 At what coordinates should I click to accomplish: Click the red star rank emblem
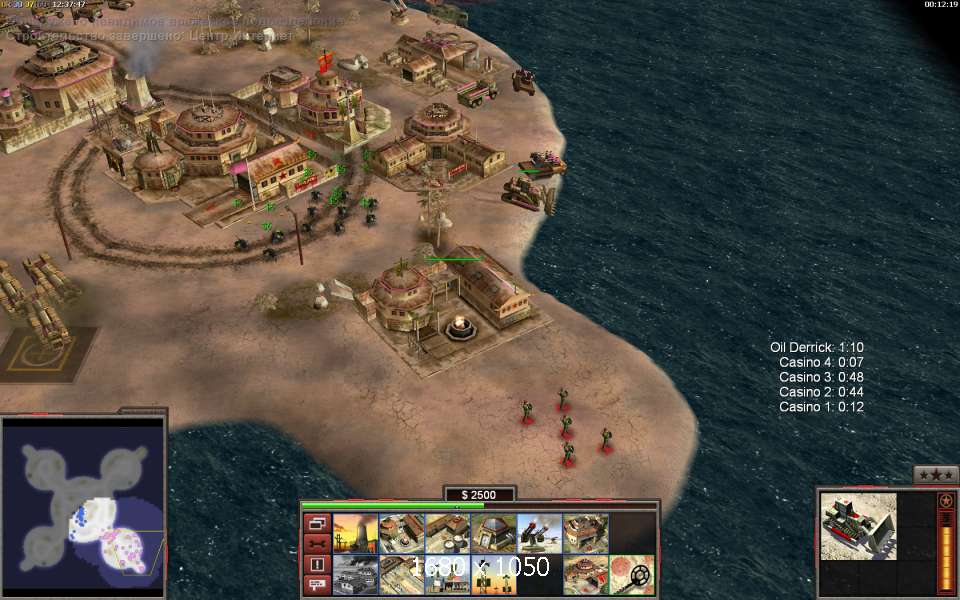945,500
